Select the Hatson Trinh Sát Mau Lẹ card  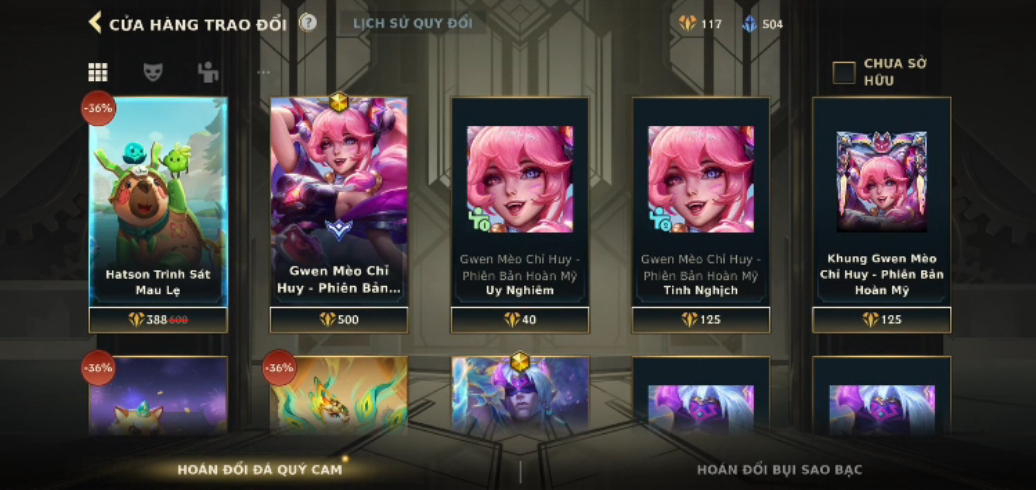point(158,200)
